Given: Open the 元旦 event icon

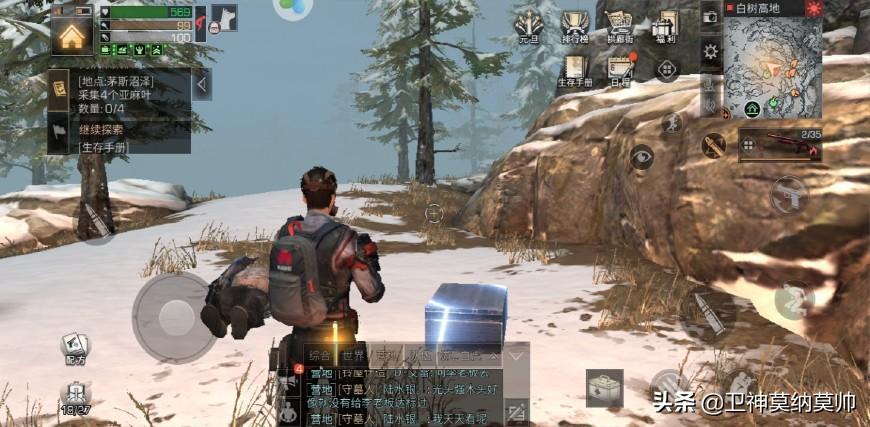Looking at the screenshot, I should pyautogui.click(x=527, y=29).
